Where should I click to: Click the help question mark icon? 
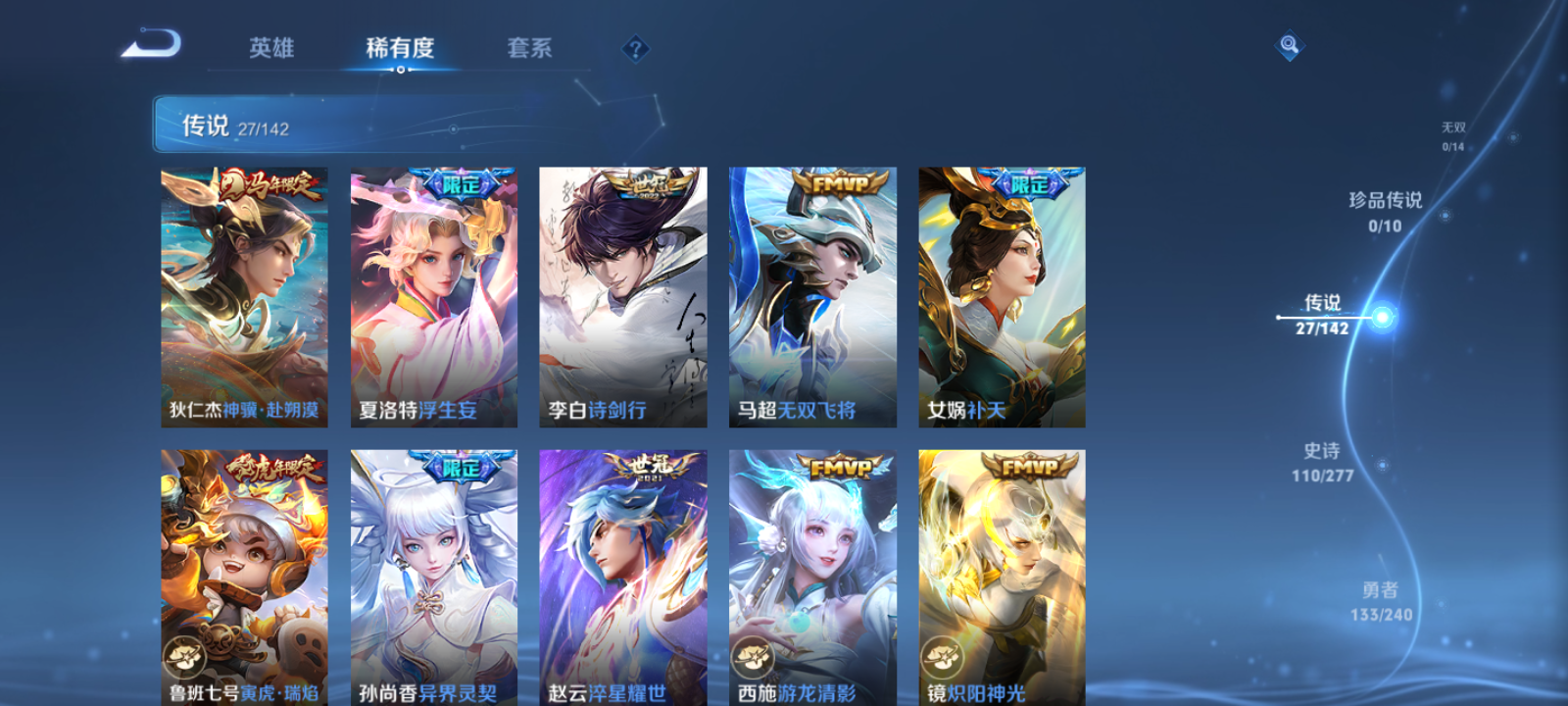tap(637, 48)
